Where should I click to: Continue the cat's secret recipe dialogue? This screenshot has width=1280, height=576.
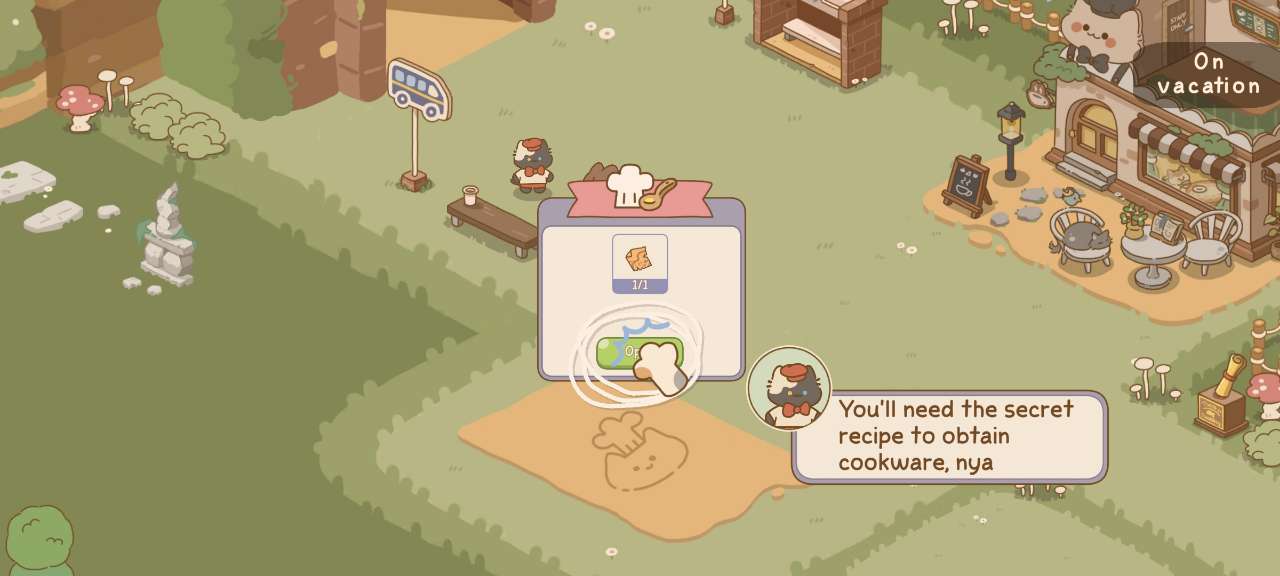949,436
